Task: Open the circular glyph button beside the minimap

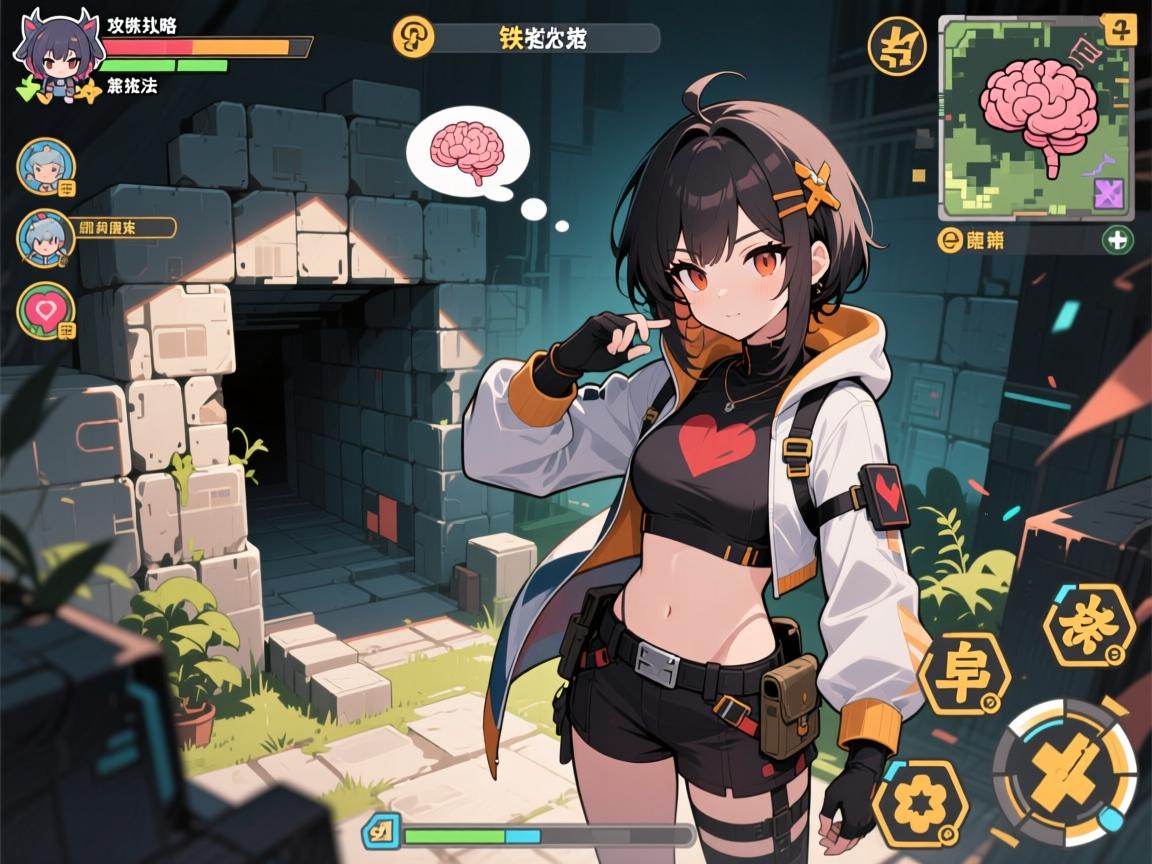Action: point(896,46)
